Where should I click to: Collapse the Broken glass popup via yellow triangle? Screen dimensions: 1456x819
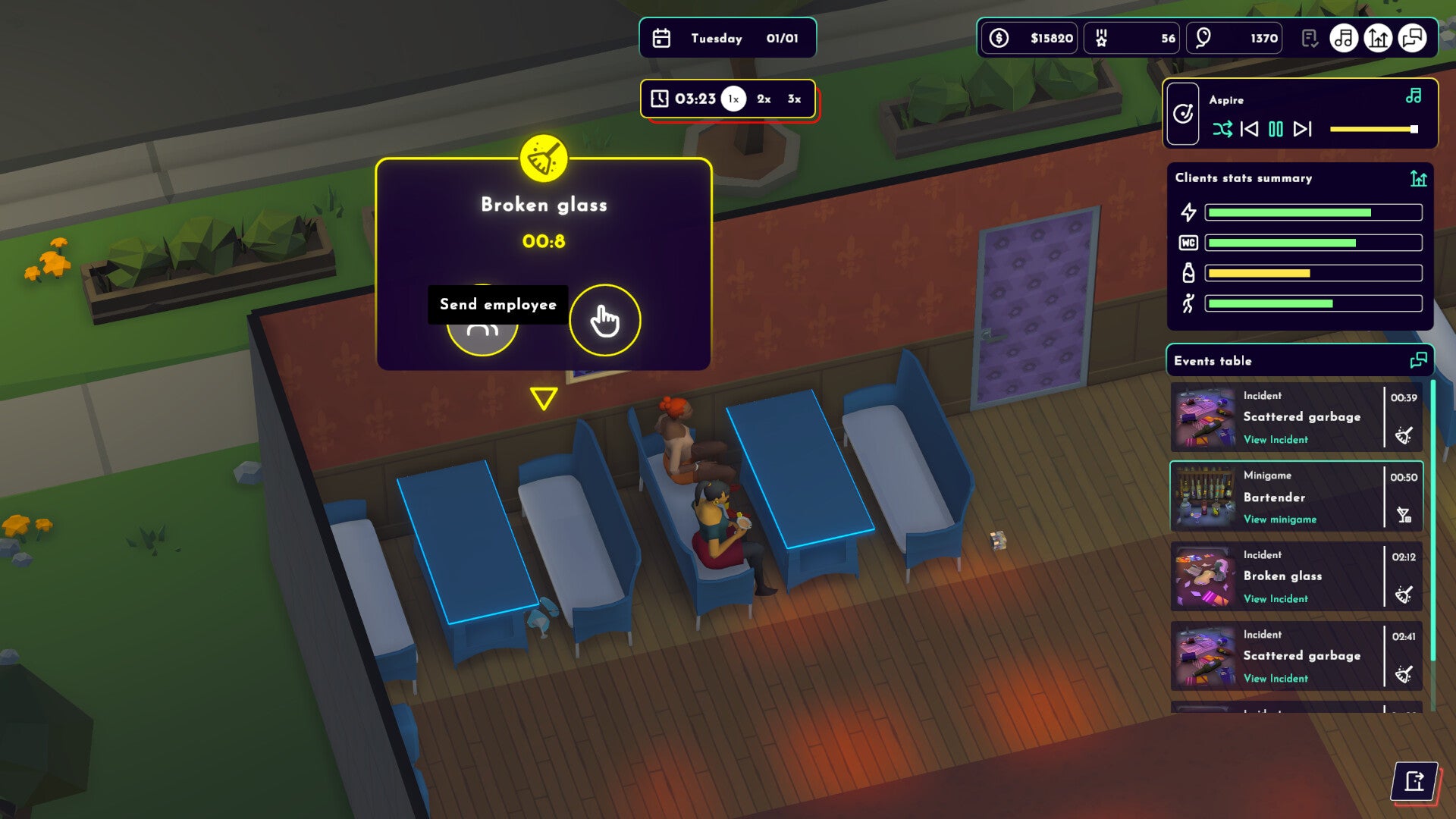point(543,397)
